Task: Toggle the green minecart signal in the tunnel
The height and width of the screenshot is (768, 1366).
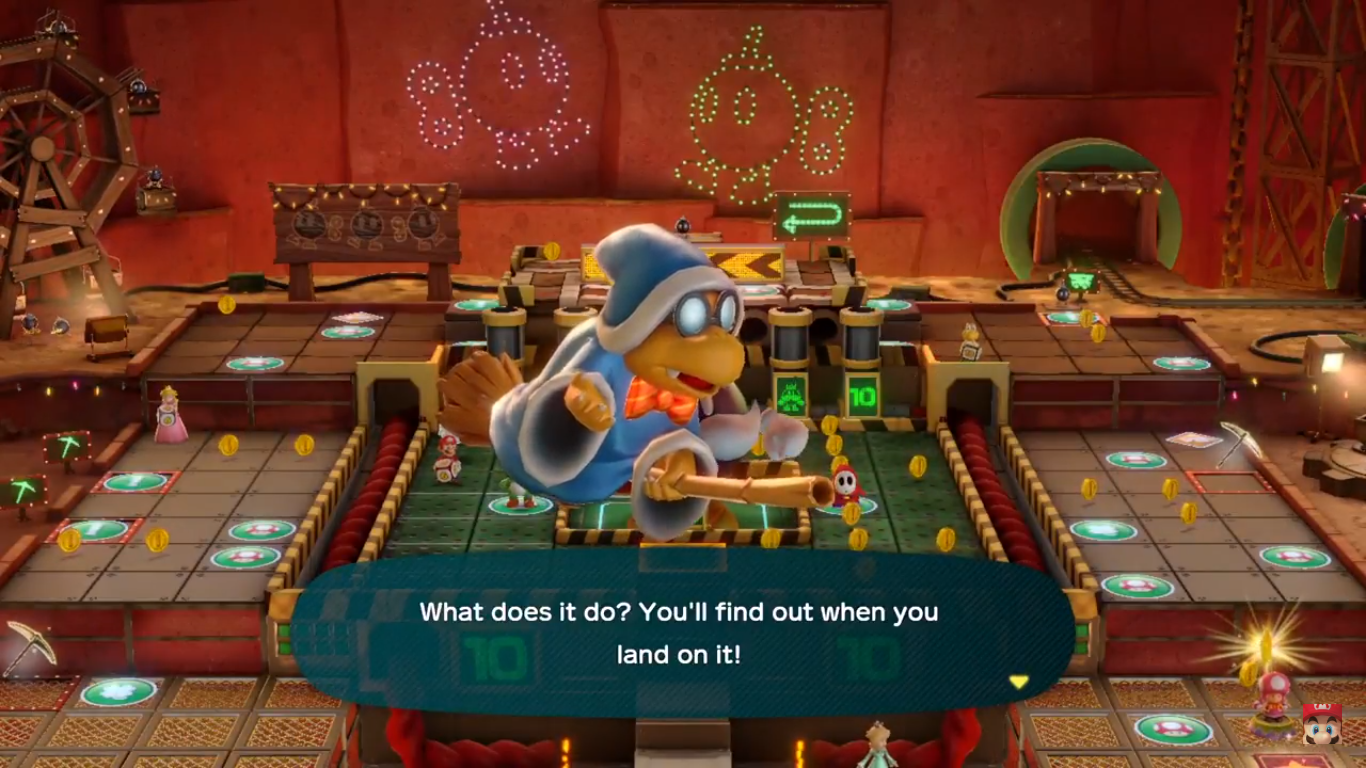Action: coord(1080,283)
